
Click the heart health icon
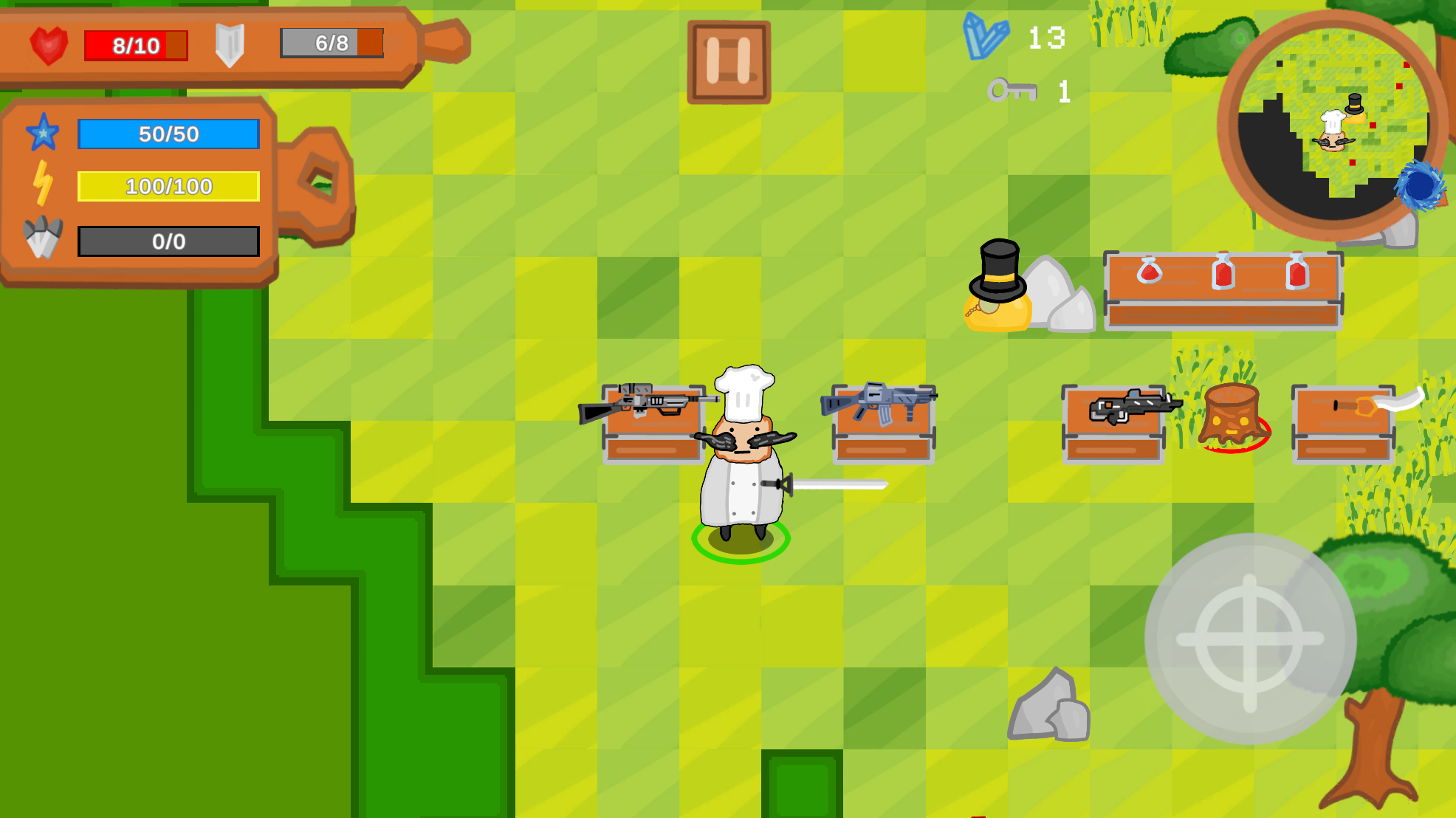(49, 44)
